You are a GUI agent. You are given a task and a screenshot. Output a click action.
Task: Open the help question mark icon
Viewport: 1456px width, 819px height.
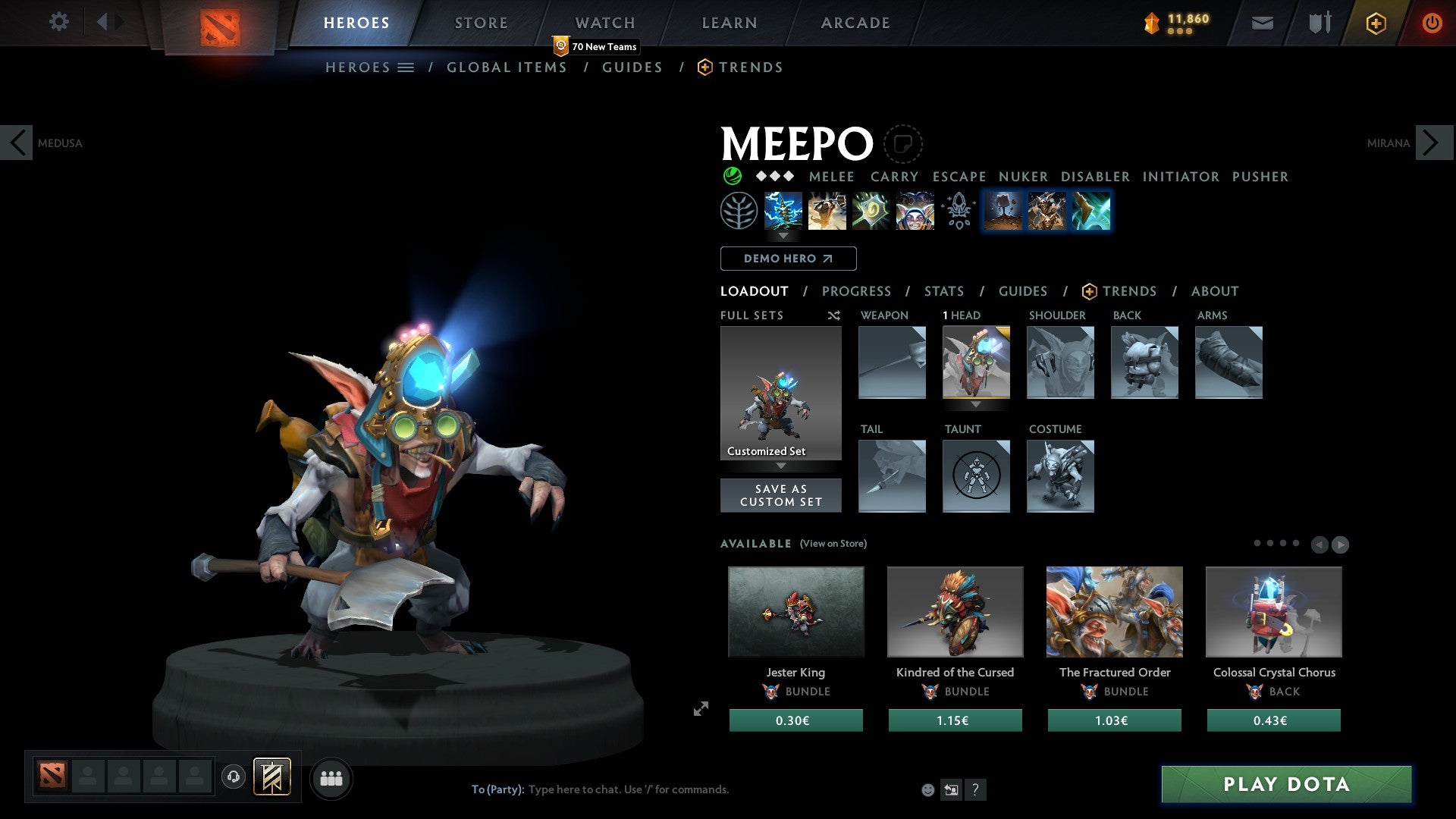975,789
